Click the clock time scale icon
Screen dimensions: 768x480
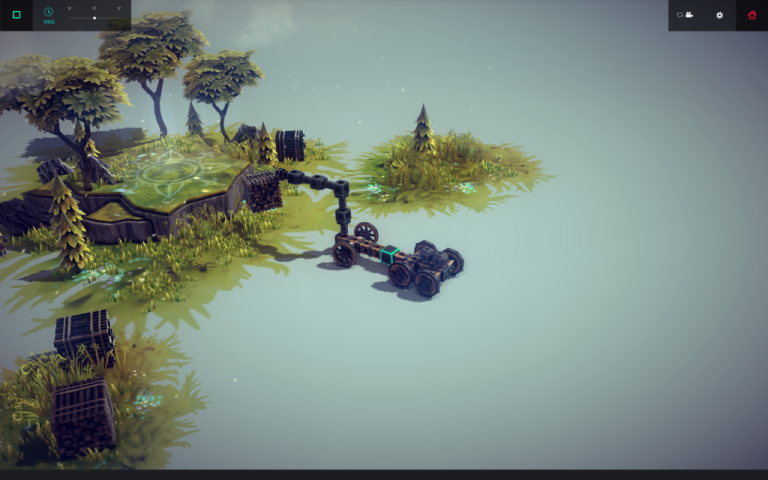(48, 13)
